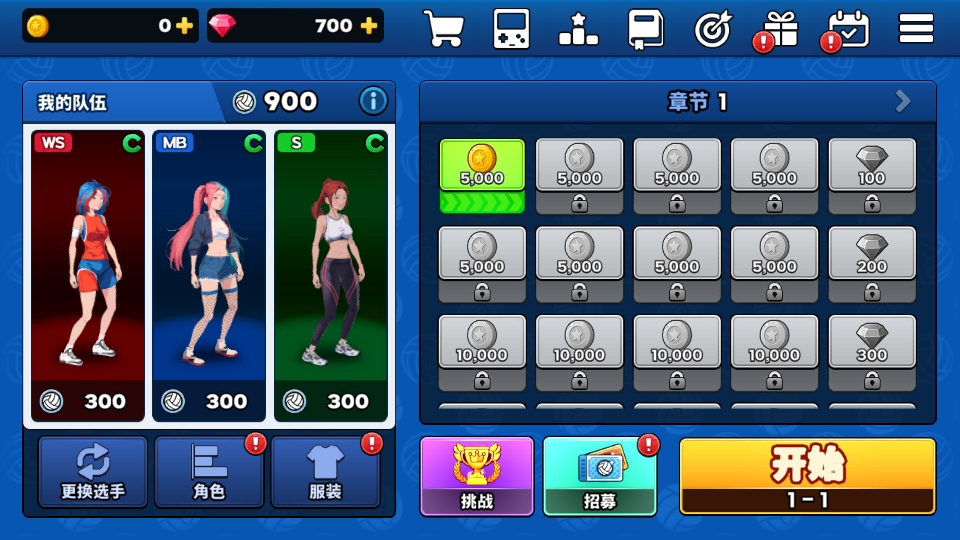Start stage 1-1 with the 开始 button
960x540 pixels.
(x=807, y=476)
